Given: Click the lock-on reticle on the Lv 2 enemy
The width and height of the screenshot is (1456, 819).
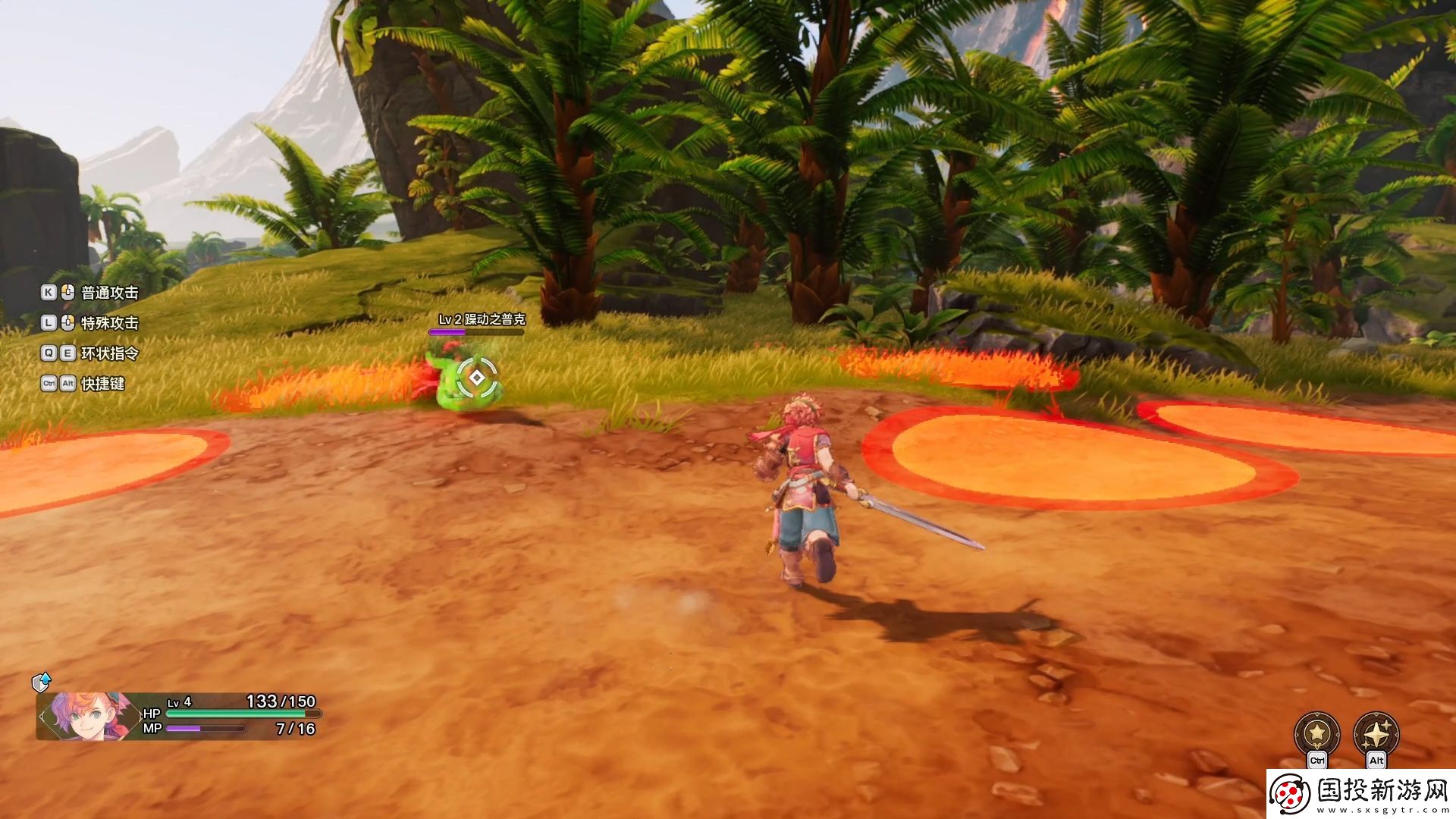Looking at the screenshot, I should click(x=477, y=377).
